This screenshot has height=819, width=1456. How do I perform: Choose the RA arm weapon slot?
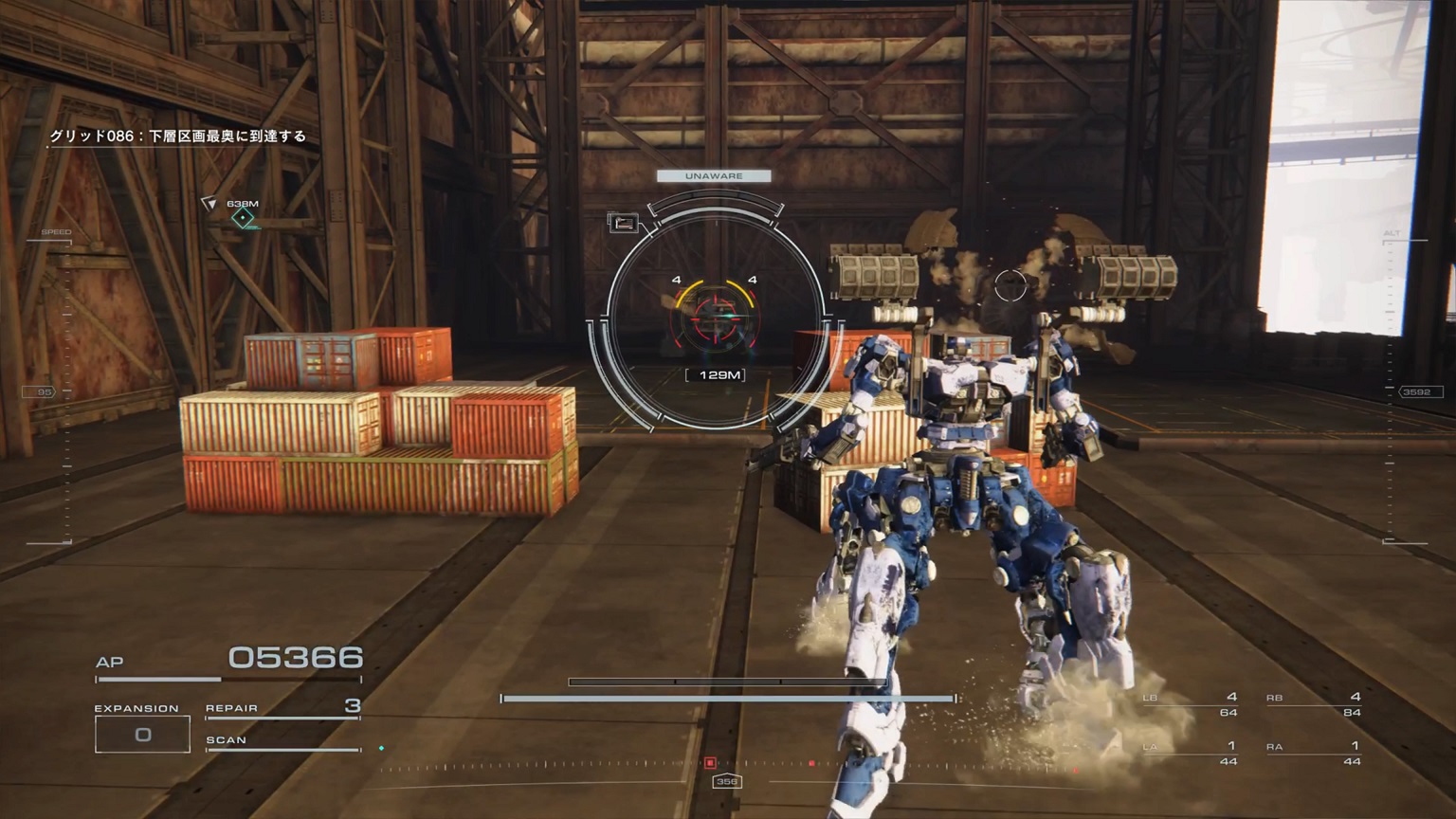click(x=1314, y=753)
